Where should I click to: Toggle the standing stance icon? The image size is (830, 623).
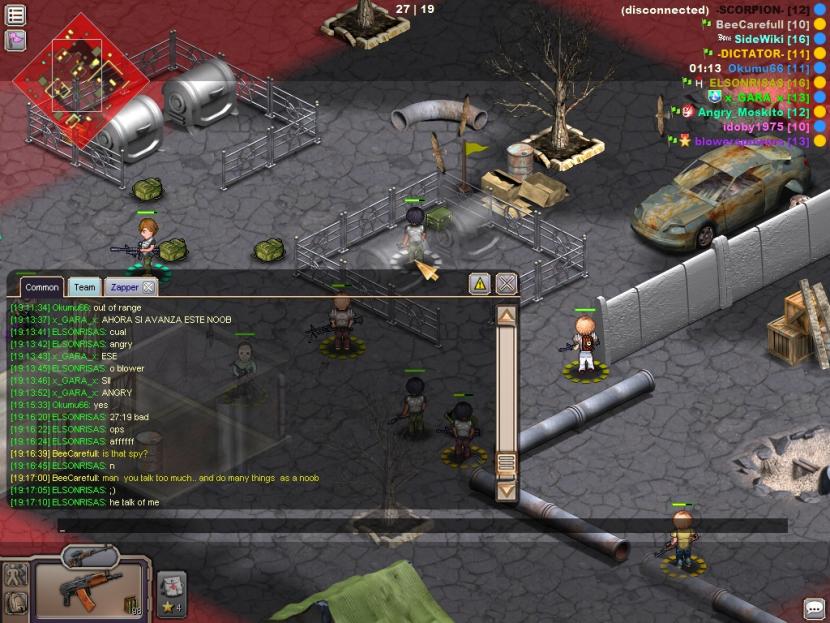pyautogui.click(x=16, y=575)
